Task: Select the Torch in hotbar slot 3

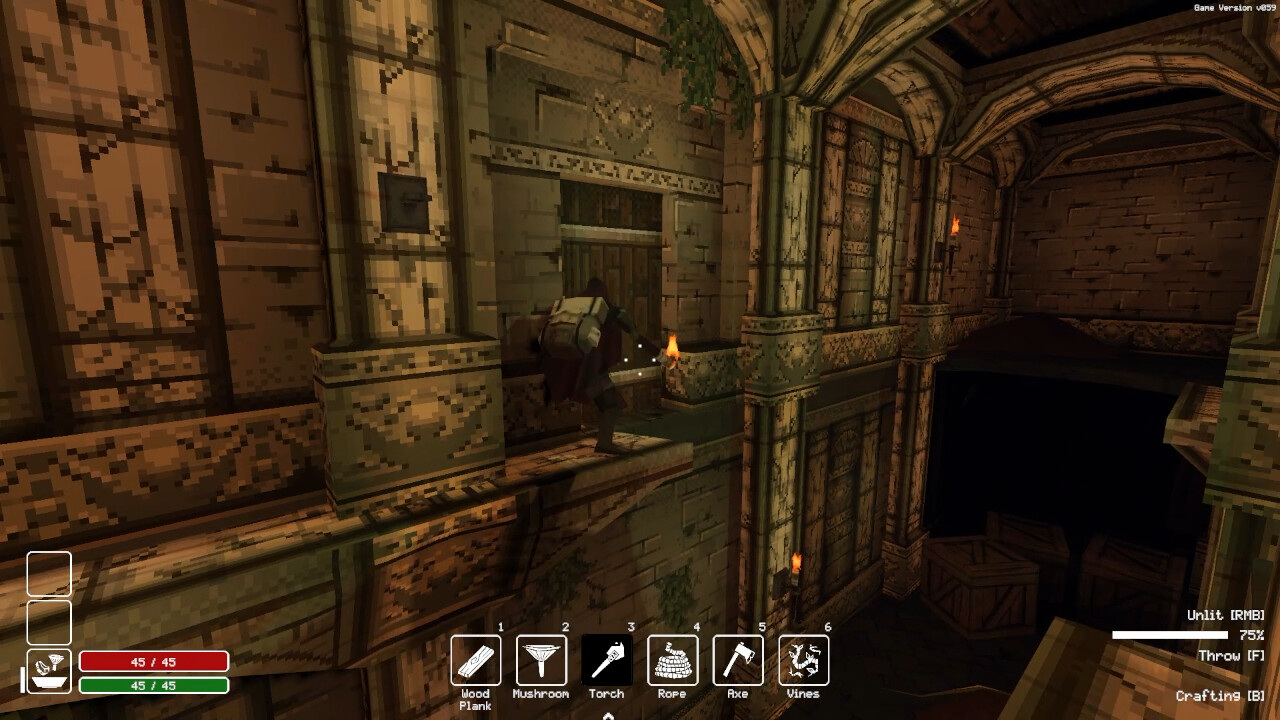Action: (607, 660)
